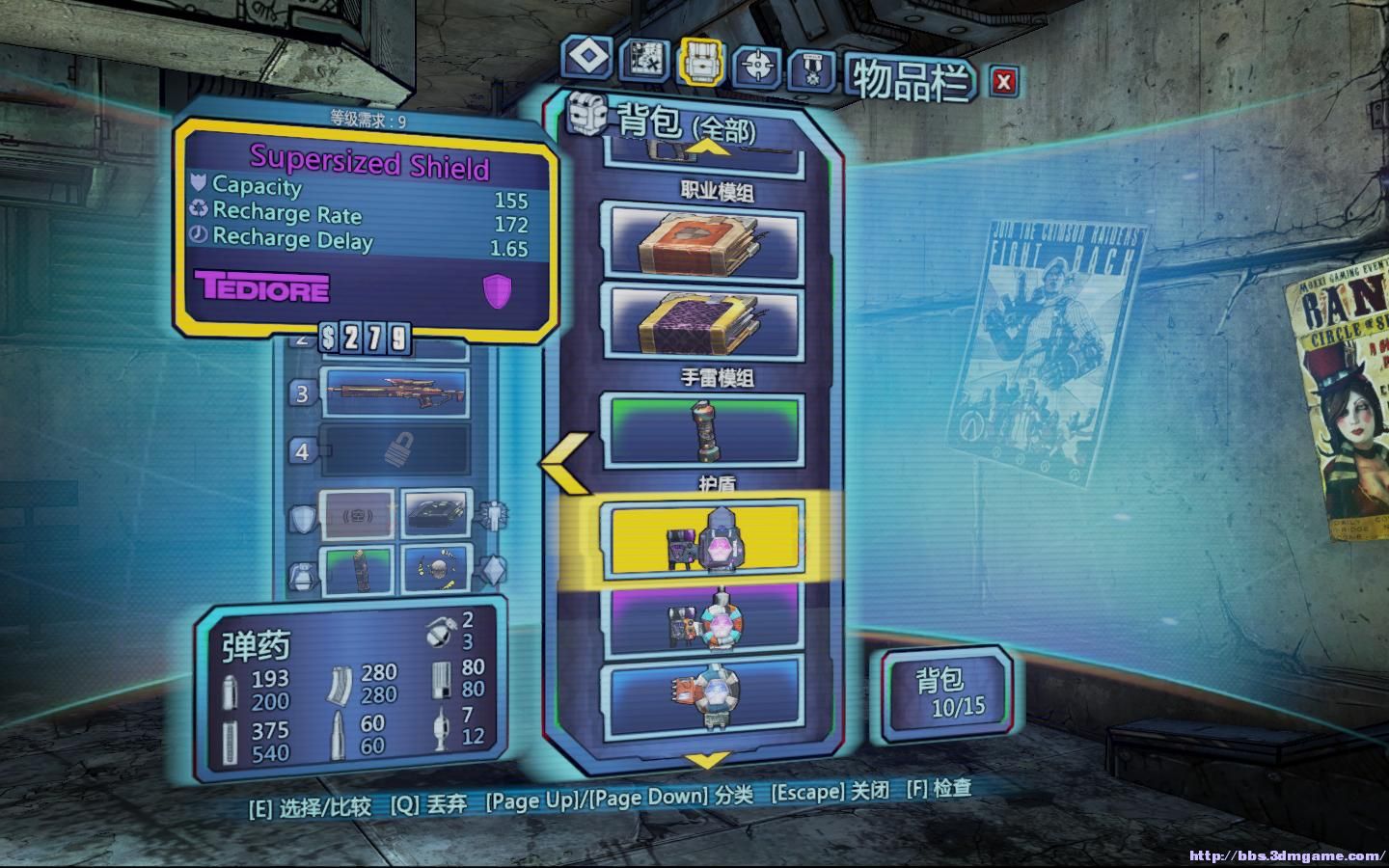The width and height of the screenshot is (1389, 868).
Task: Select the equipped class mod slot
Action: click(x=436, y=513)
